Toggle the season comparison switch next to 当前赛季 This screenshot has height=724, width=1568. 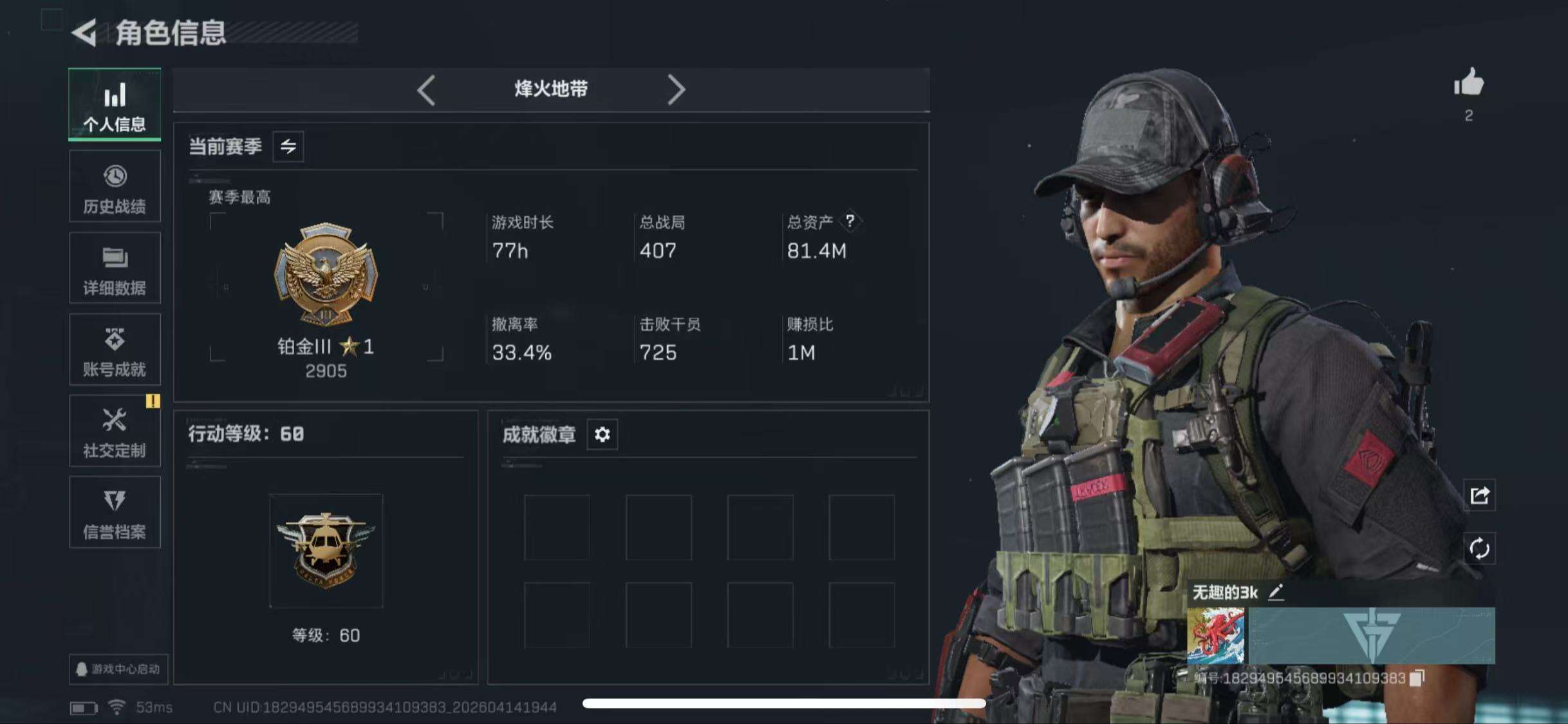point(287,147)
